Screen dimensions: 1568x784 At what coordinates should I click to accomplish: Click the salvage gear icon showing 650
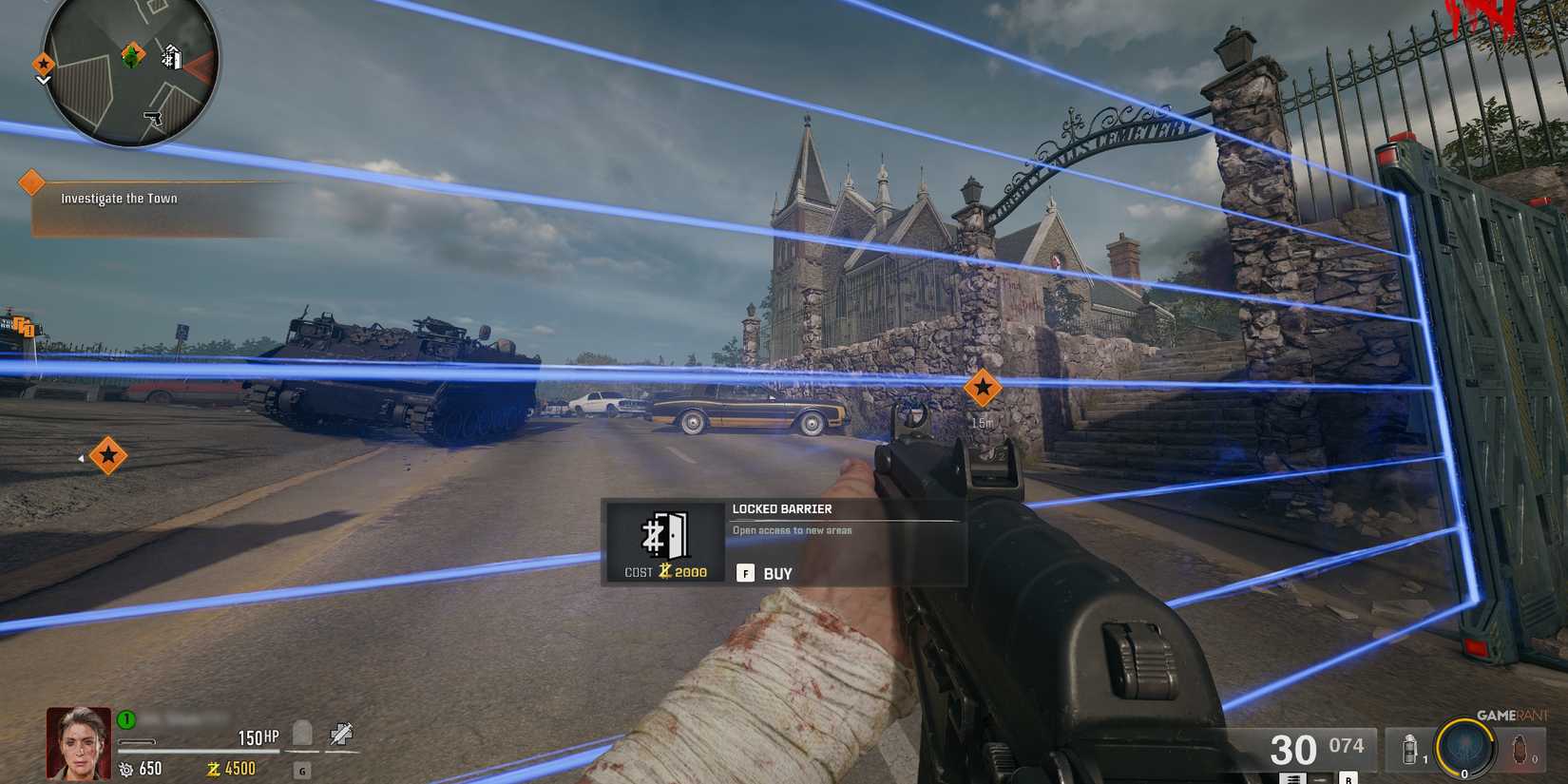127,769
